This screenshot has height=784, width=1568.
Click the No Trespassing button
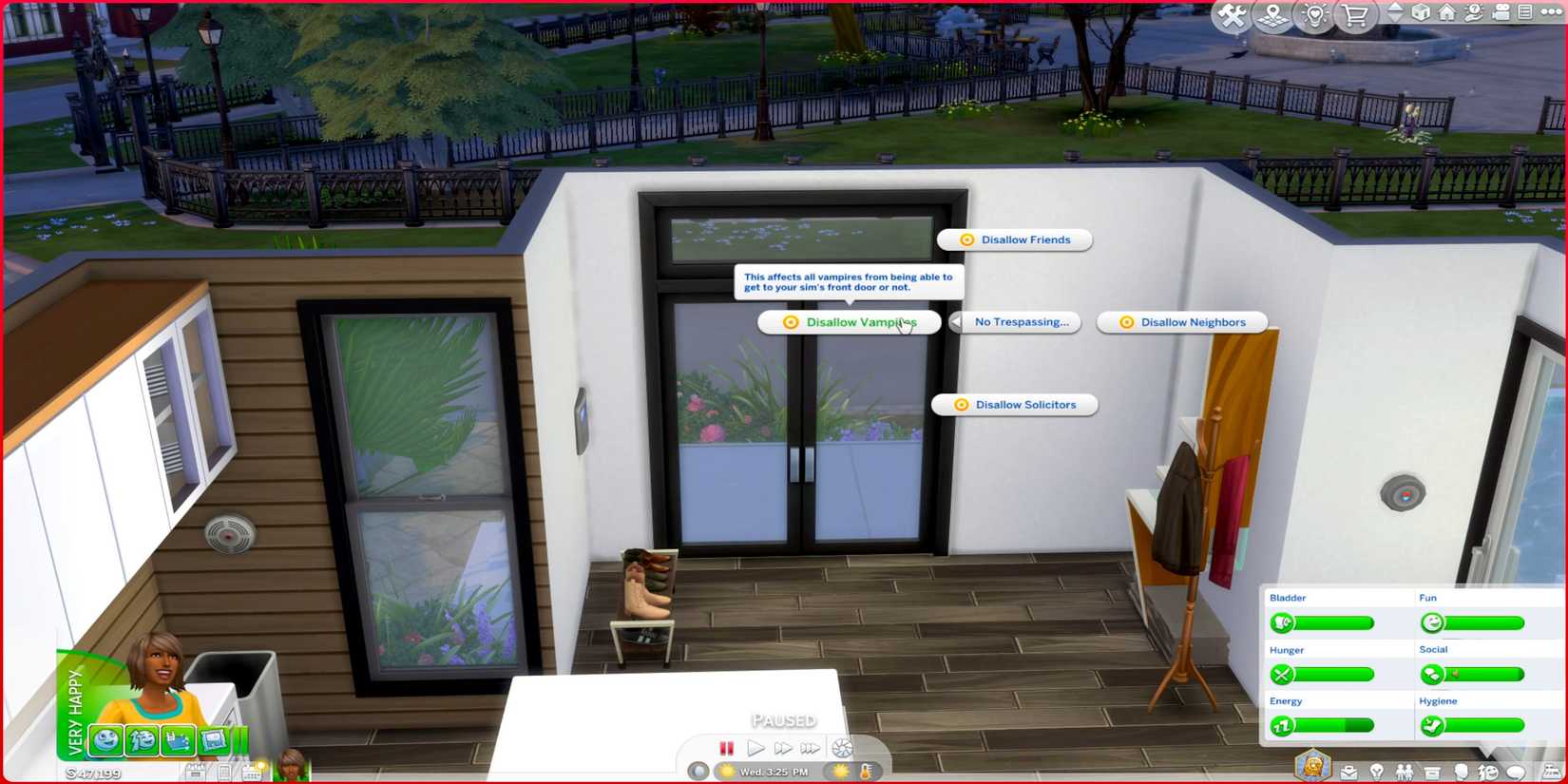1022,322
